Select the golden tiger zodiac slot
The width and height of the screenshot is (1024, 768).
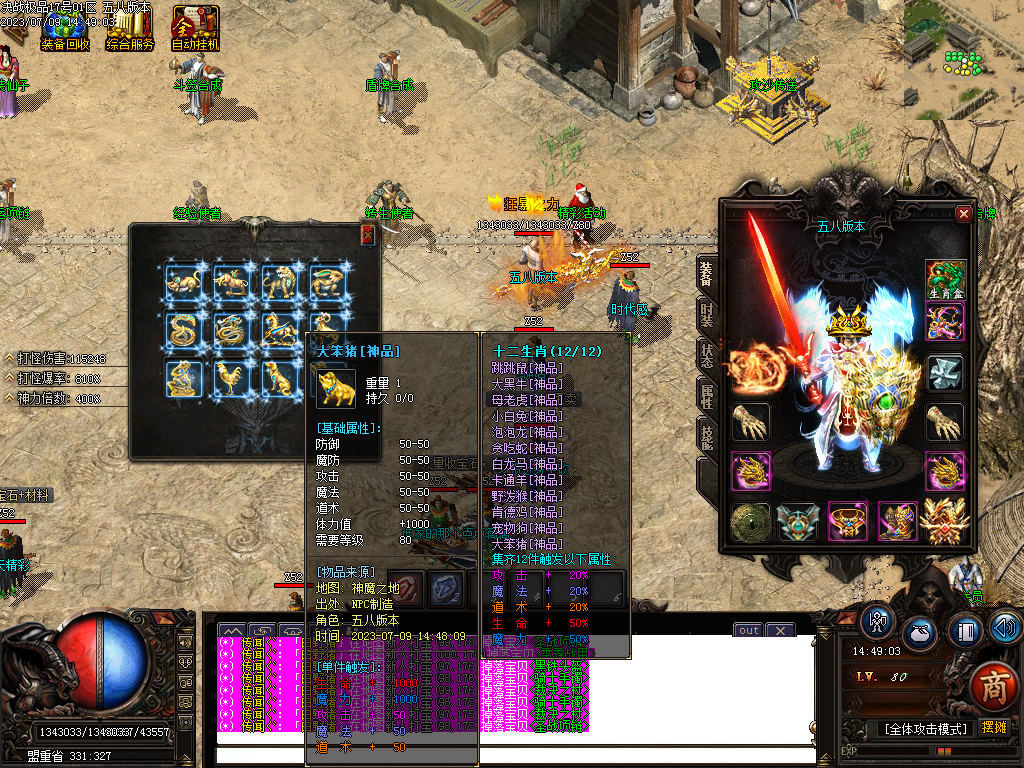(x=280, y=284)
